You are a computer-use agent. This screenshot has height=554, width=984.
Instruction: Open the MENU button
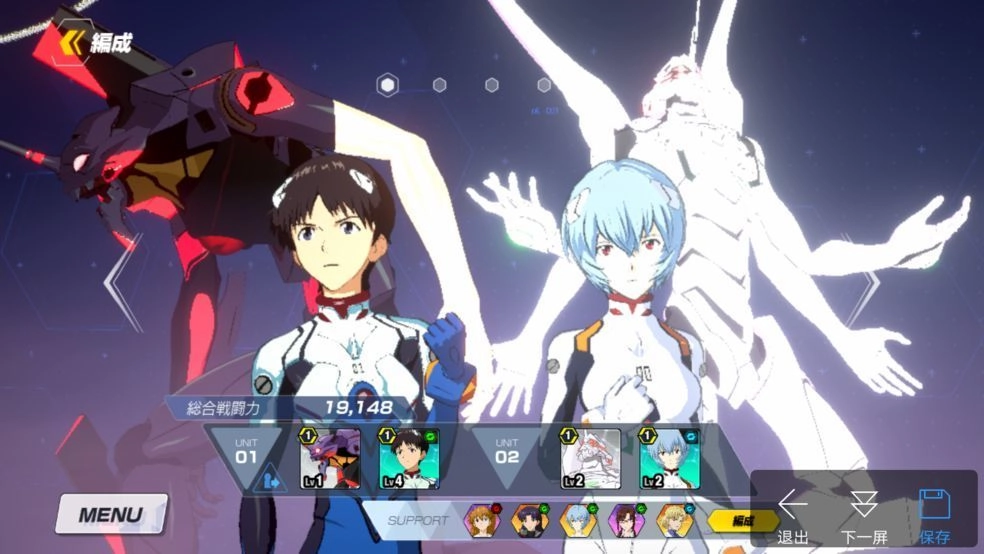click(111, 516)
